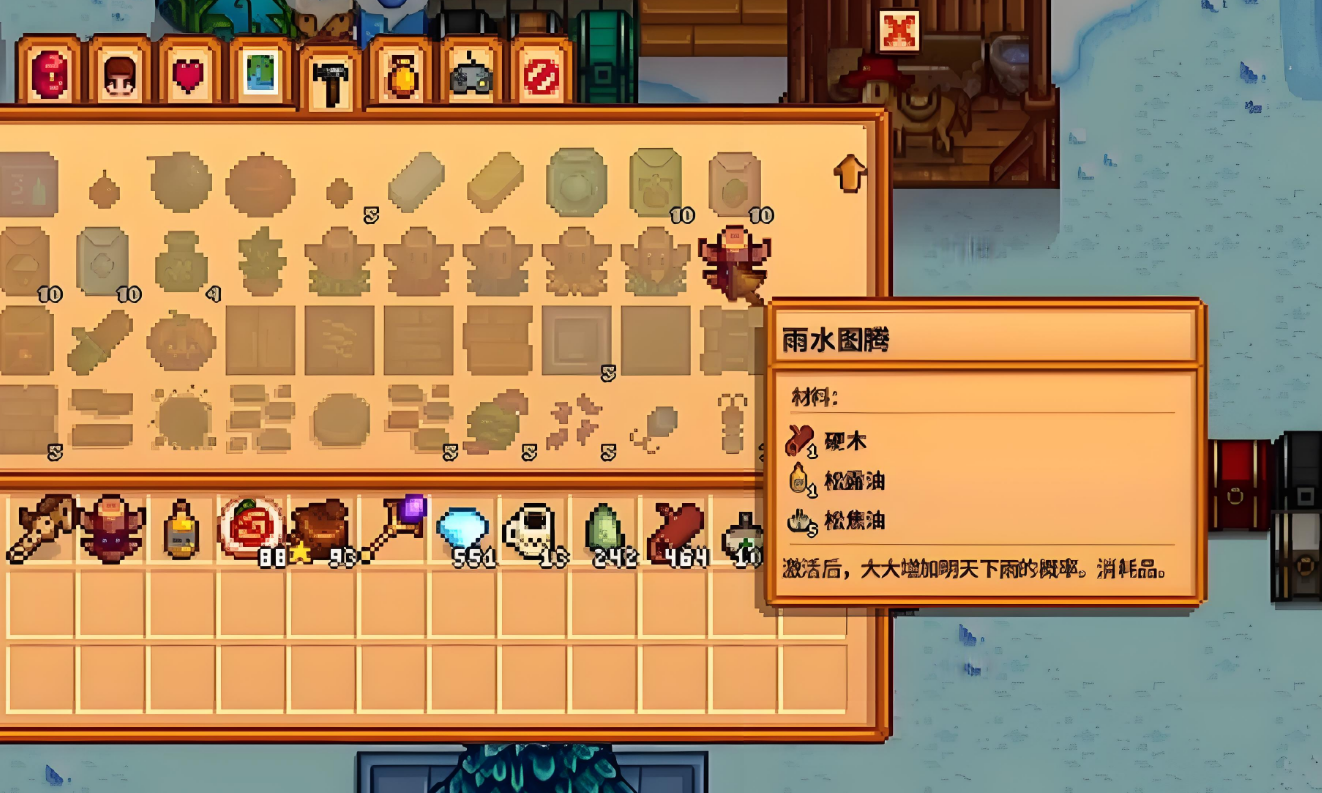Select the green stone stack of 242
Viewport: 1322px width, 793px height.
pos(604,528)
